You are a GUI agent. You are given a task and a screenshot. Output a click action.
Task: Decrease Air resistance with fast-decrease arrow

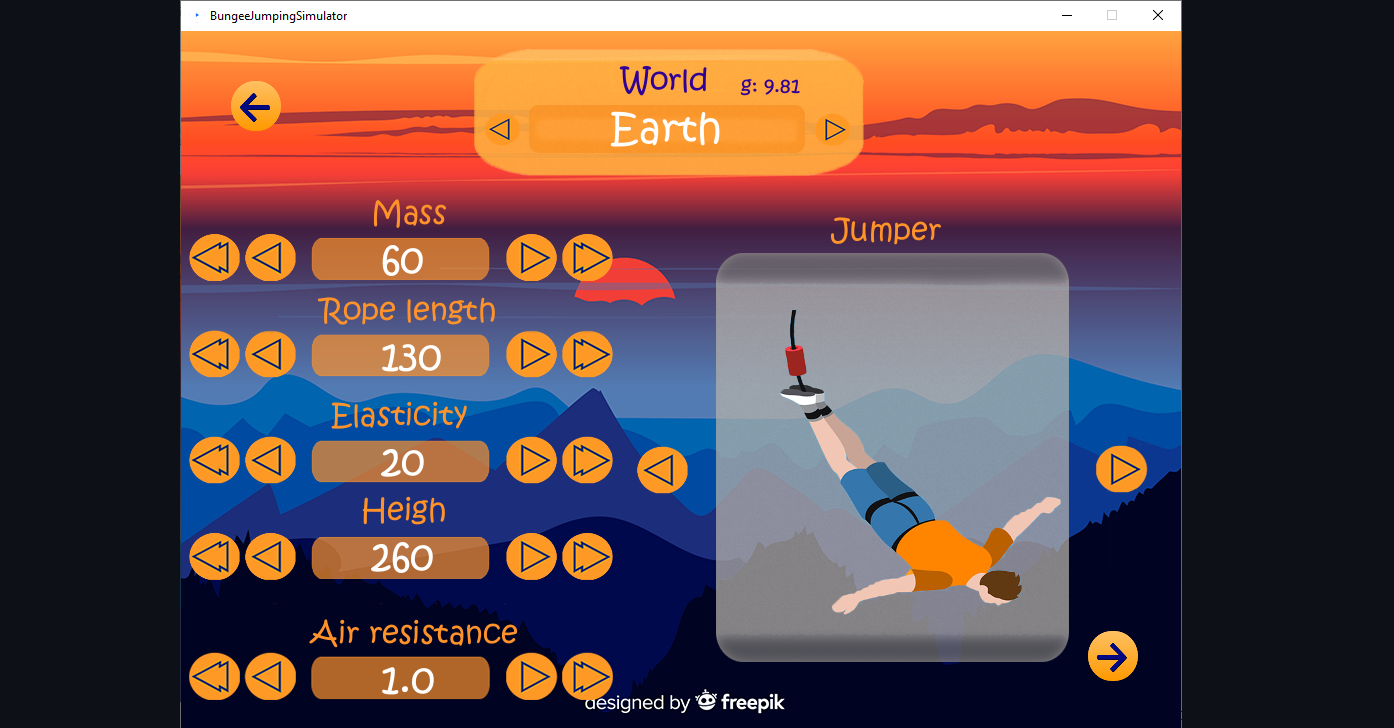tap(214, 677)
